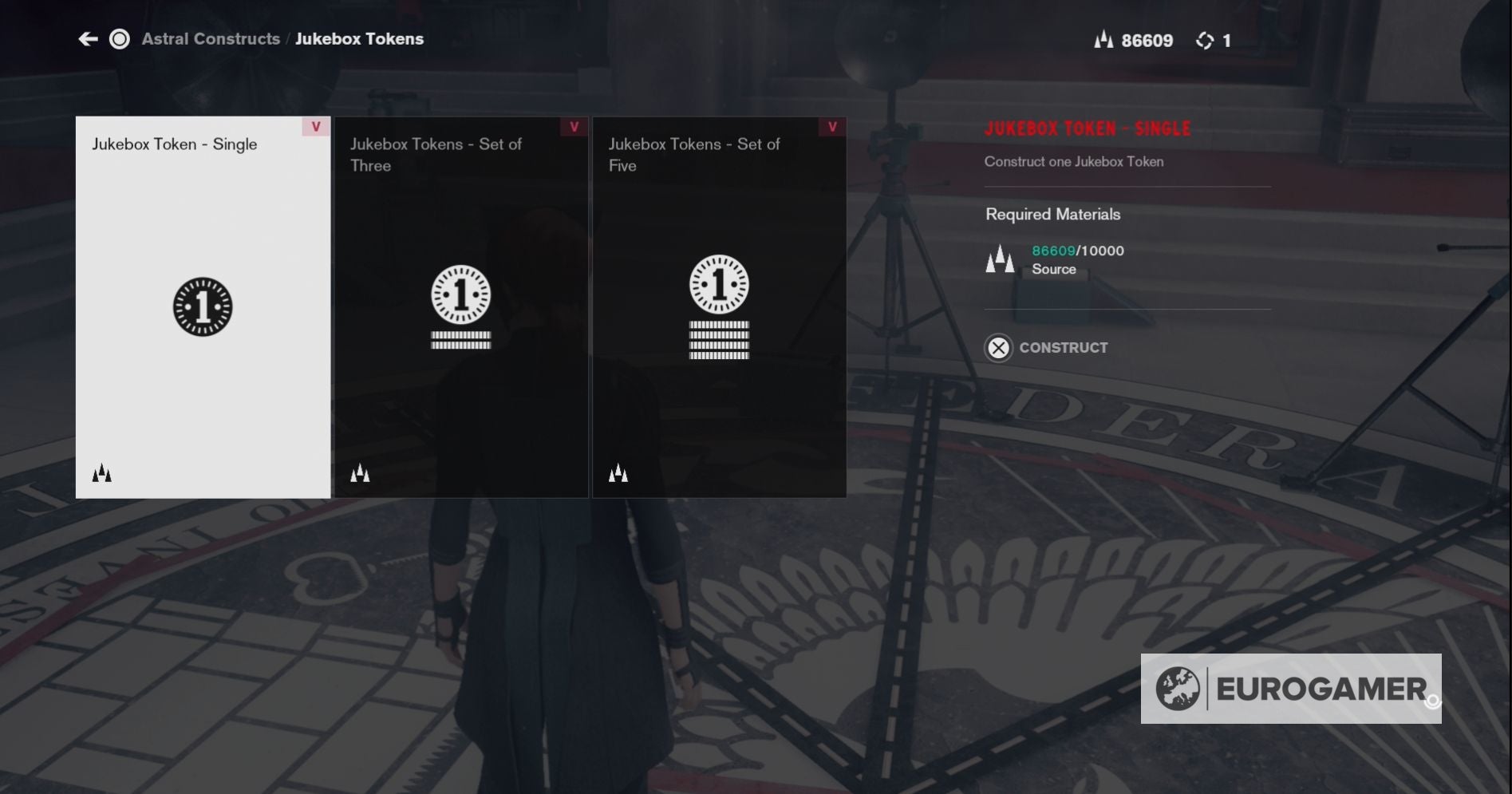Expand the Astral Constructs breadcrumb
Screen dimensions: 1512x794
211,38
